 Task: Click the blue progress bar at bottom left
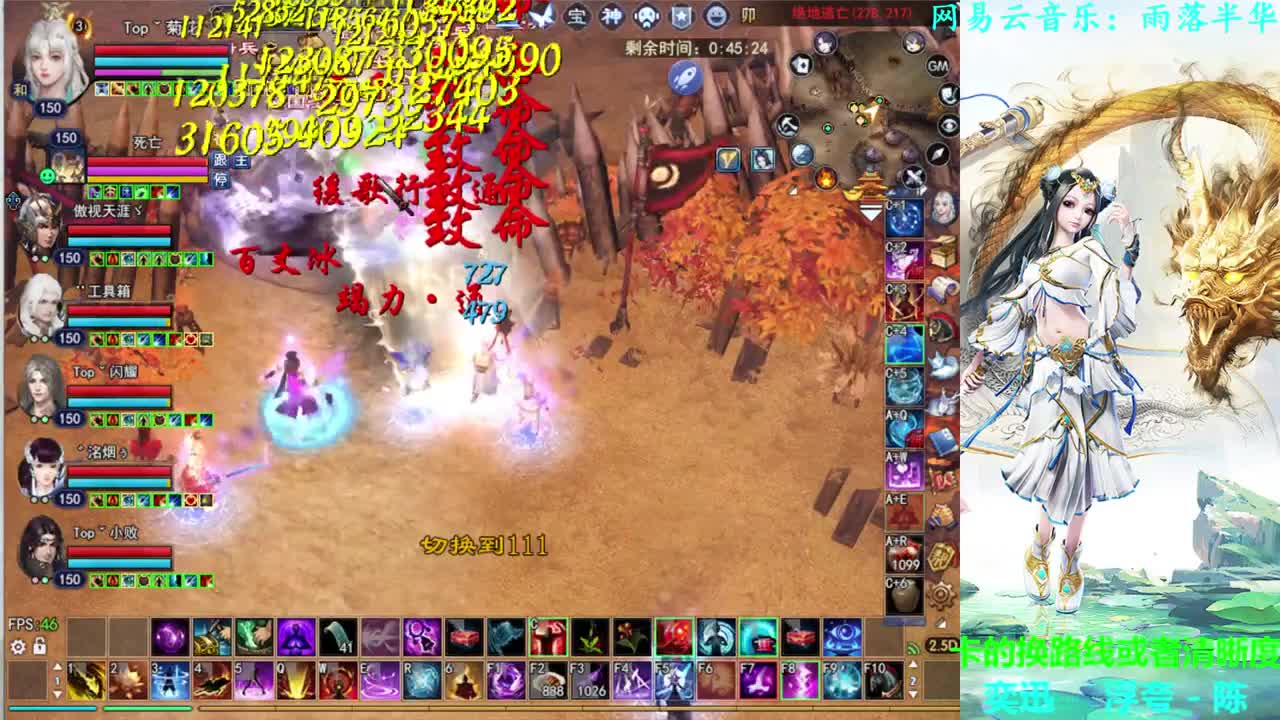coord(52,708)
